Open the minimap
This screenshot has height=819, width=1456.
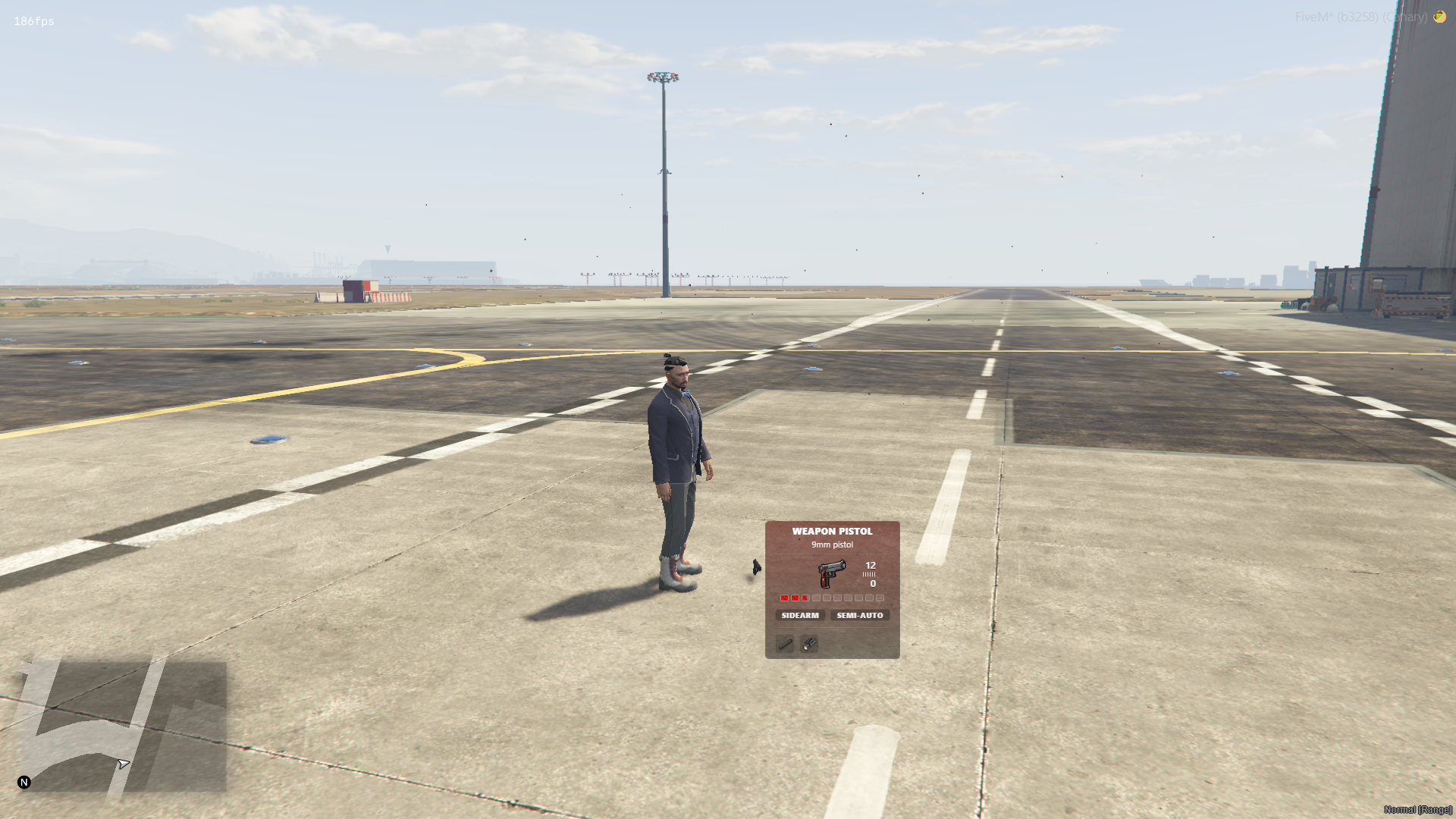click(121, 726)
